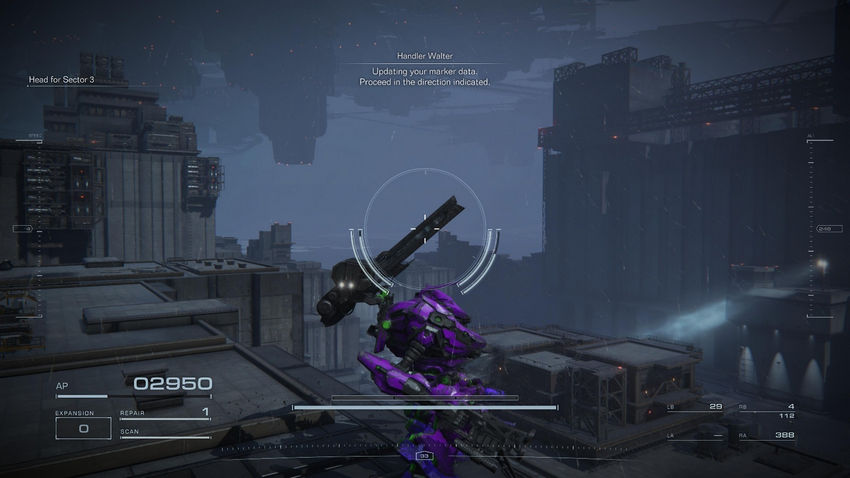Trigger the Scan gauge
850x478 pixels.
[x=165, y=434]
